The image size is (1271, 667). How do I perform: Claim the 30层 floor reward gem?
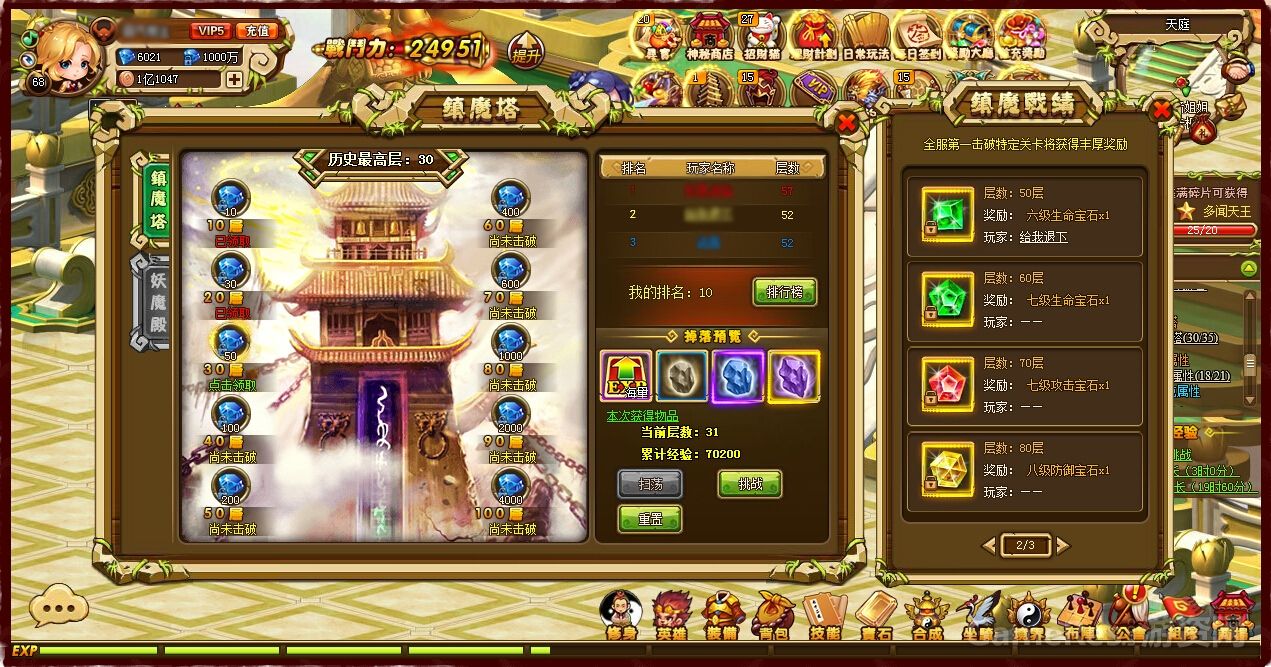[x=231, y=341]
